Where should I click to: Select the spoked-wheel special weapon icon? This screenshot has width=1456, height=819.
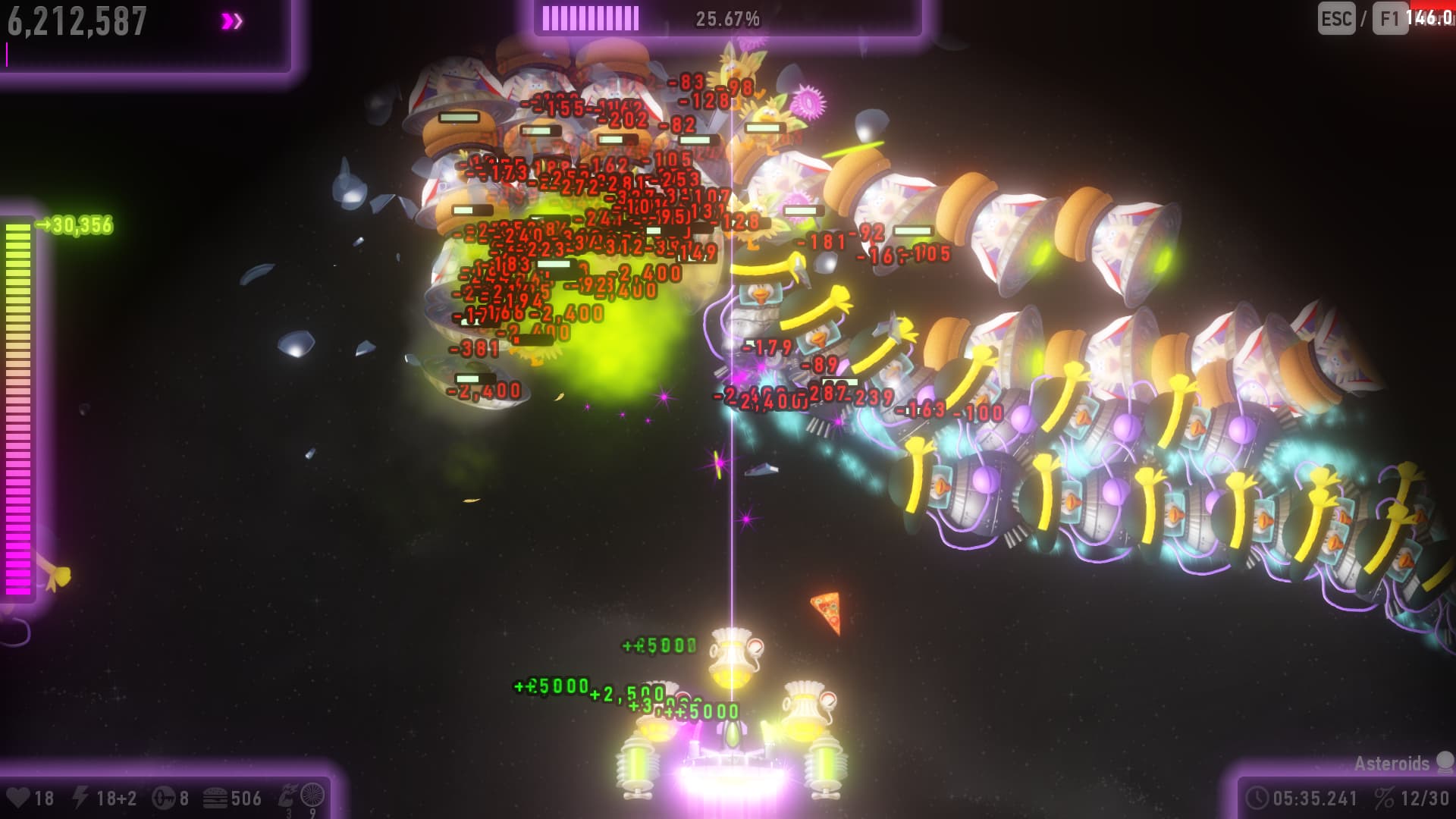pyautogui.click(x=312, y=795)
